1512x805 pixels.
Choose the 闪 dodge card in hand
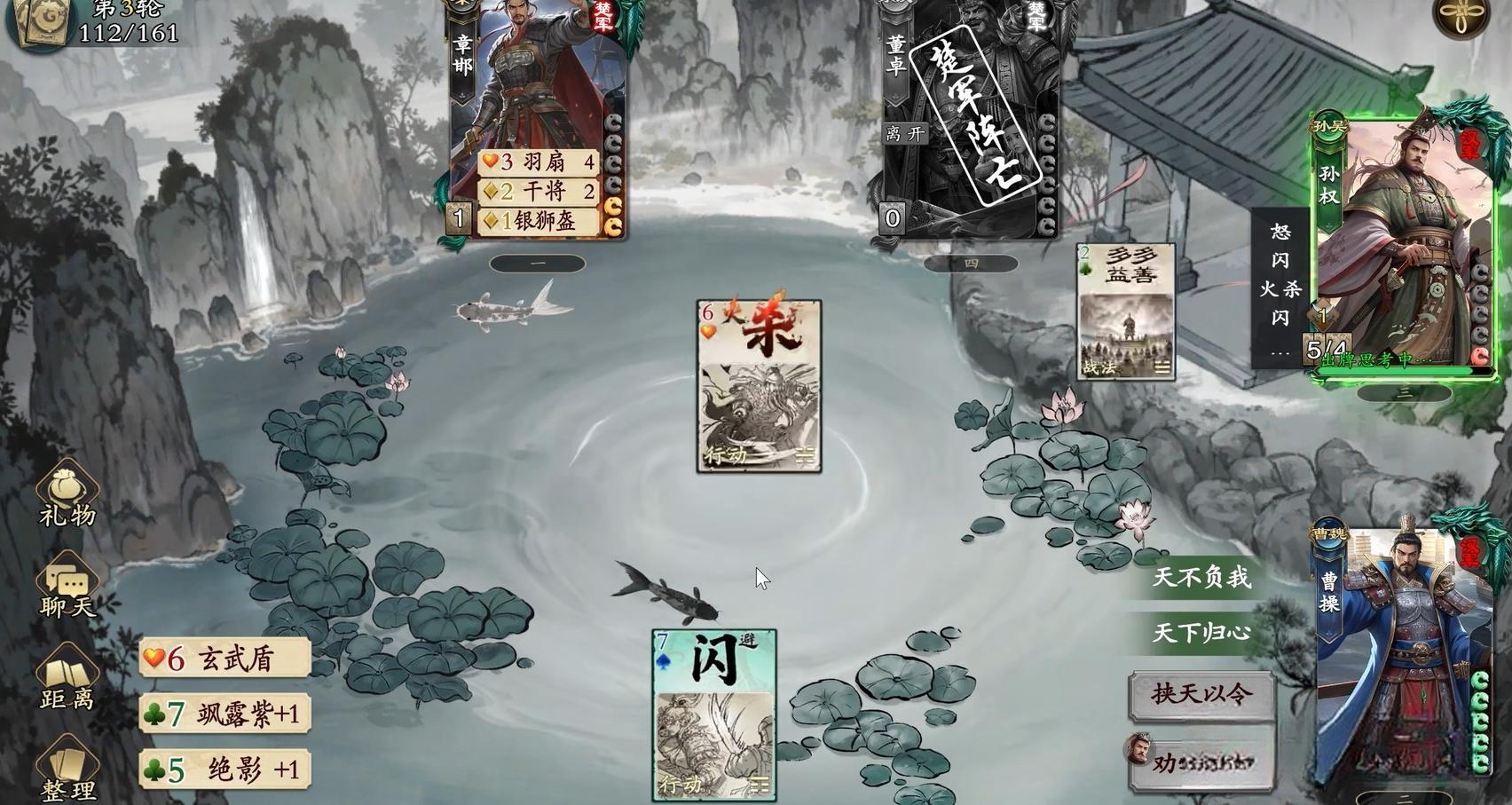tap(714, 714)
